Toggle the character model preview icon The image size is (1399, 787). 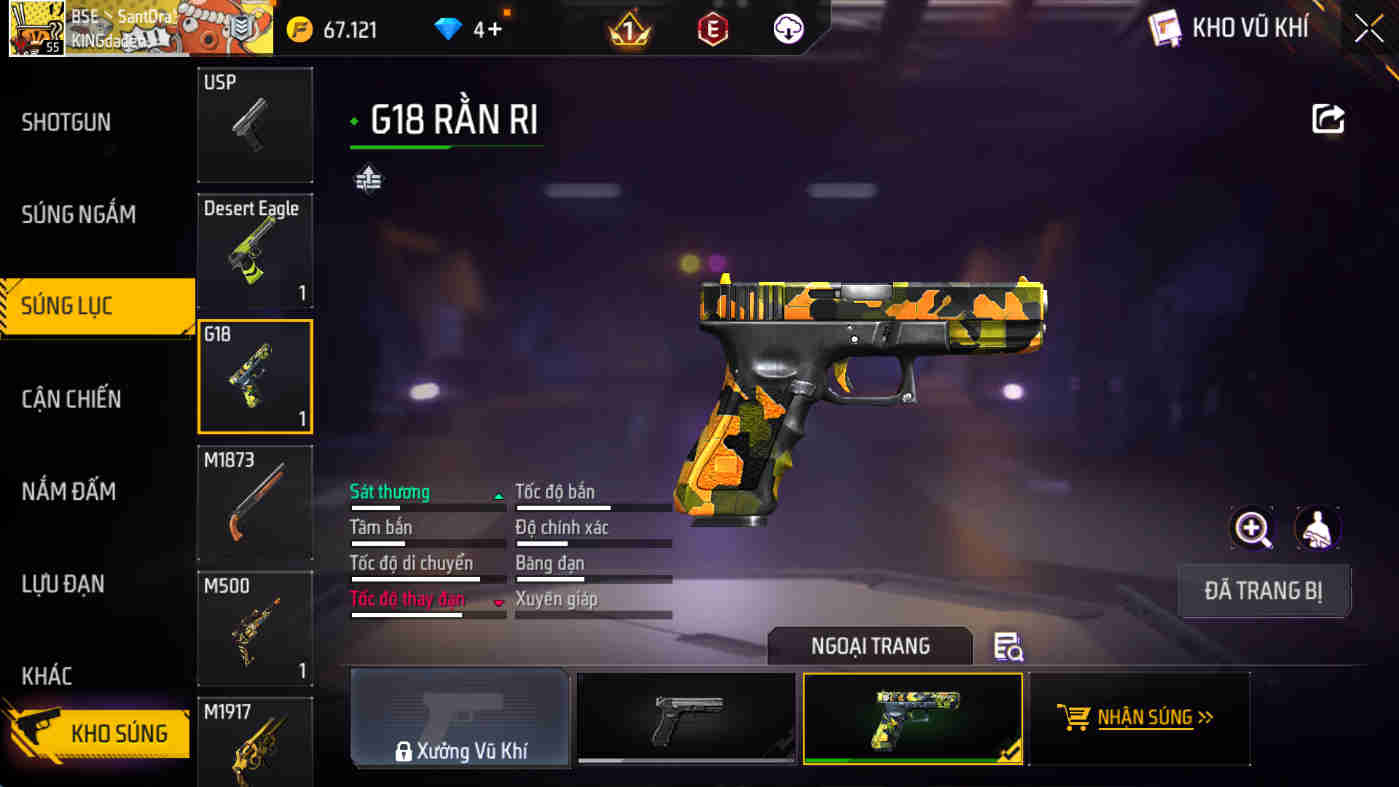pyautogui.click(x=1317, y=527)
